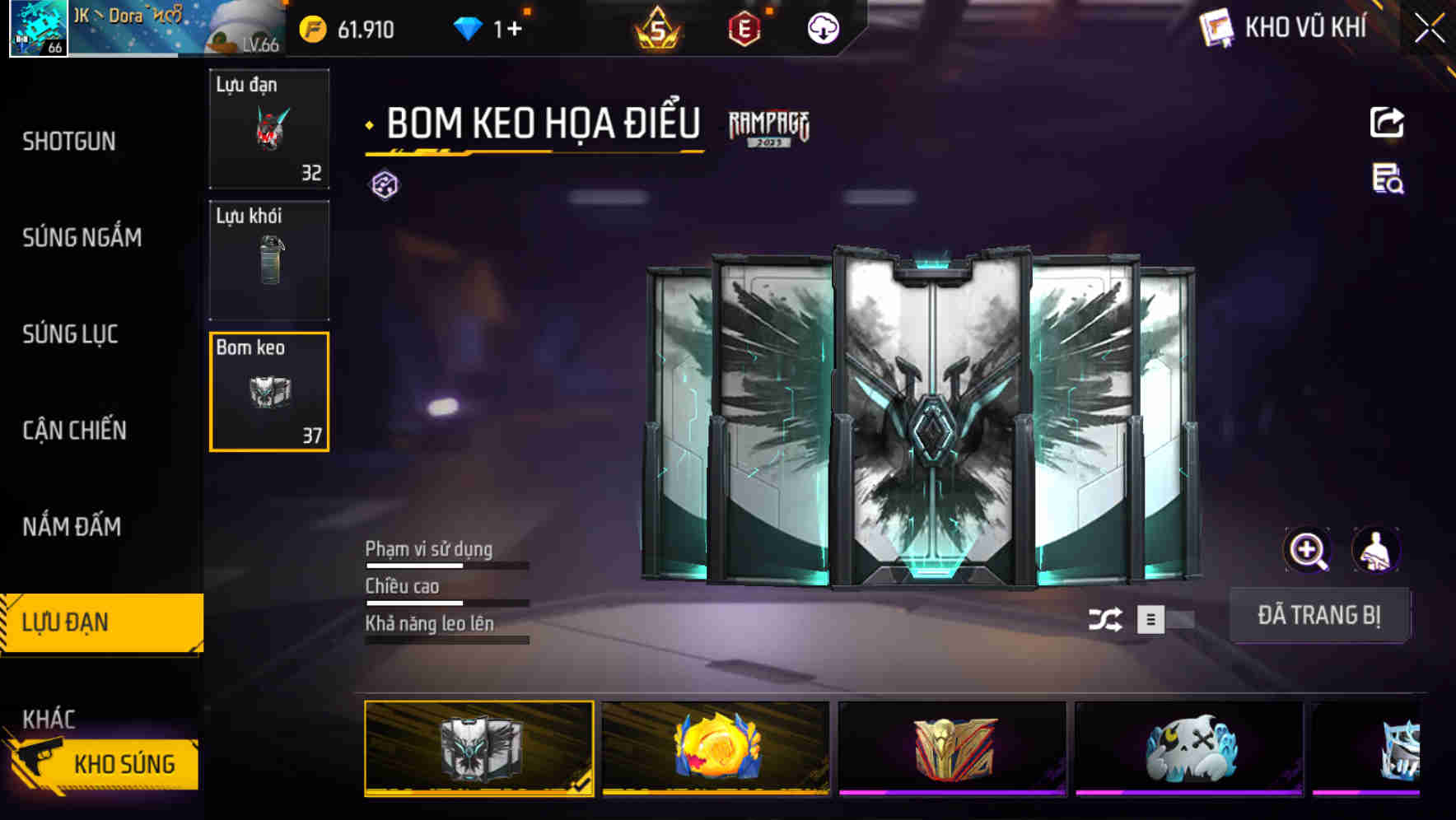This screenshot has width=1456, height=820.
Task: Select the level 5 crown rank badge
Action: tap(659, 28)
